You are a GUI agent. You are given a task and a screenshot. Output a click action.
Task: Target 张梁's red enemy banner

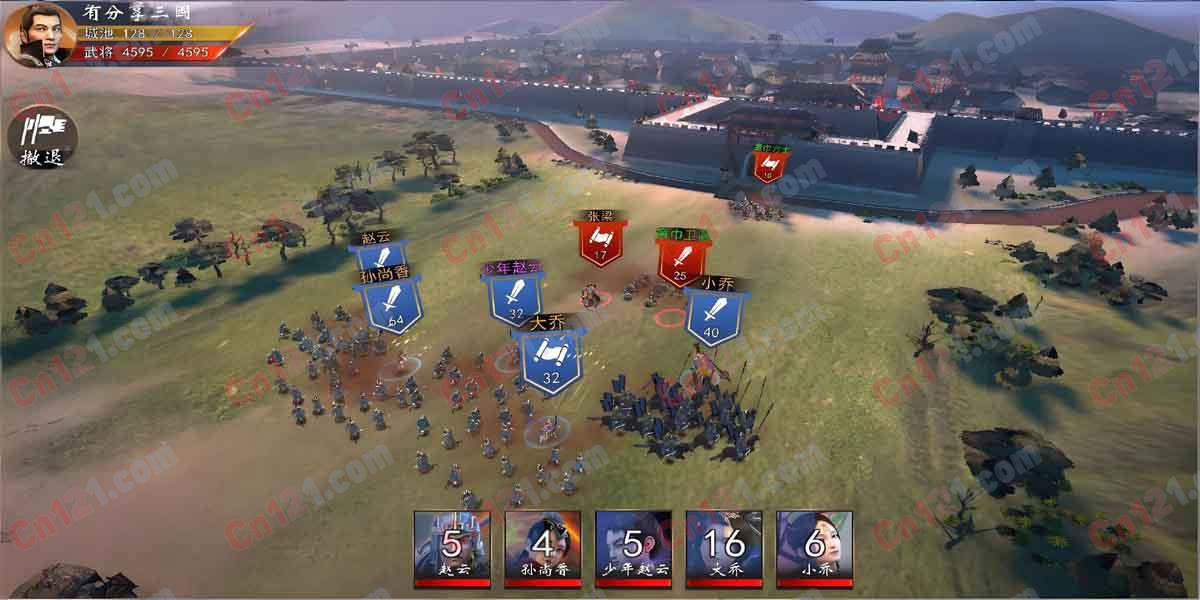599,243
